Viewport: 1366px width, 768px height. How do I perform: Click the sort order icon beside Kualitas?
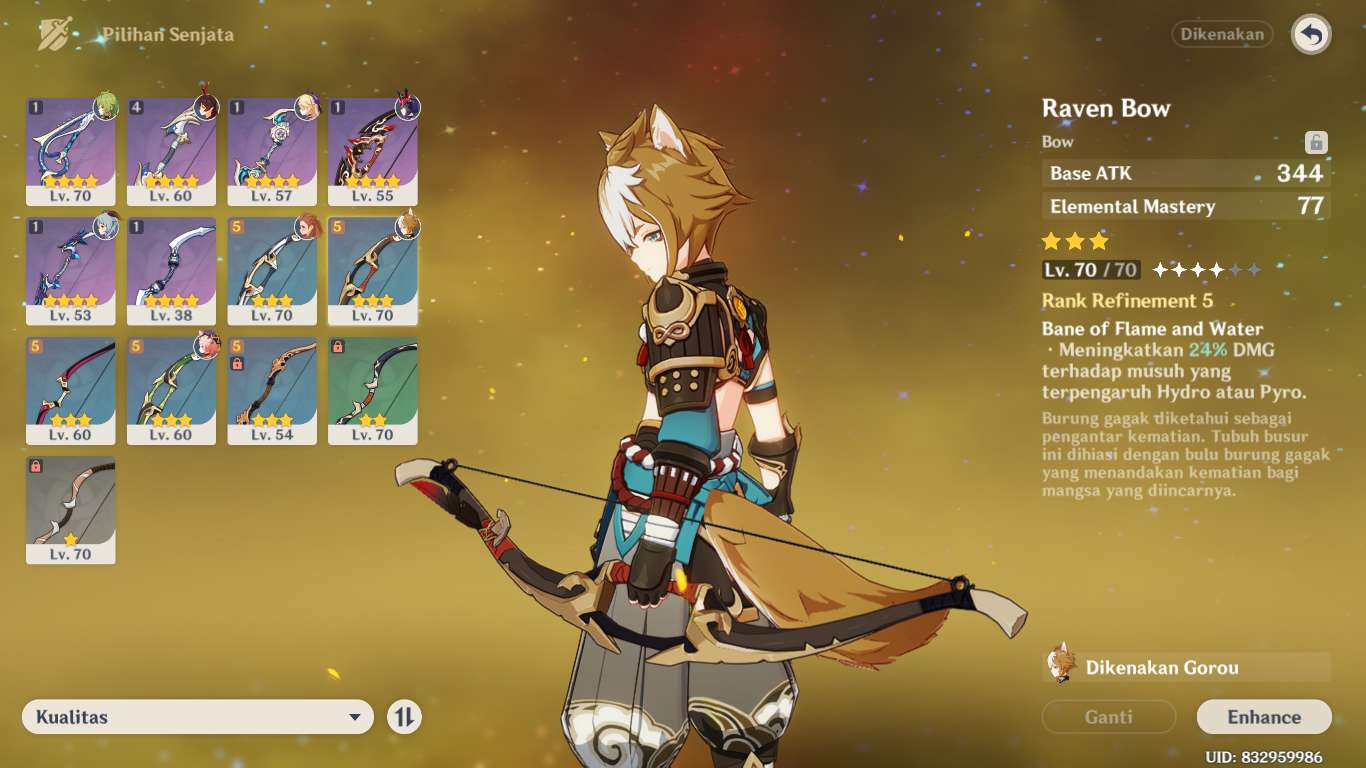pyautogui.click(x=404, y=717)
